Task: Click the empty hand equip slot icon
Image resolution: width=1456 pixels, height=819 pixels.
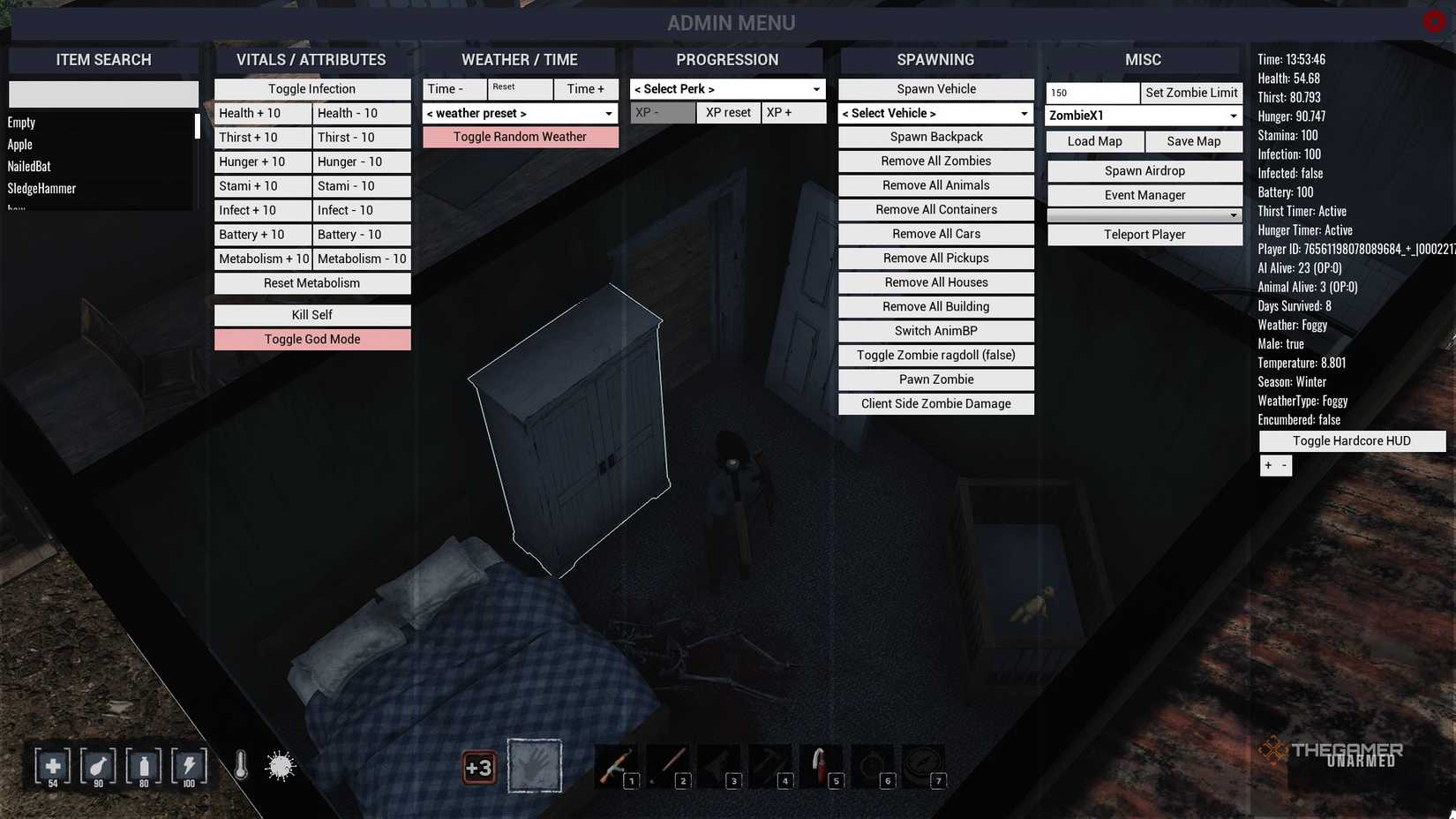Action: click(535, 764)
